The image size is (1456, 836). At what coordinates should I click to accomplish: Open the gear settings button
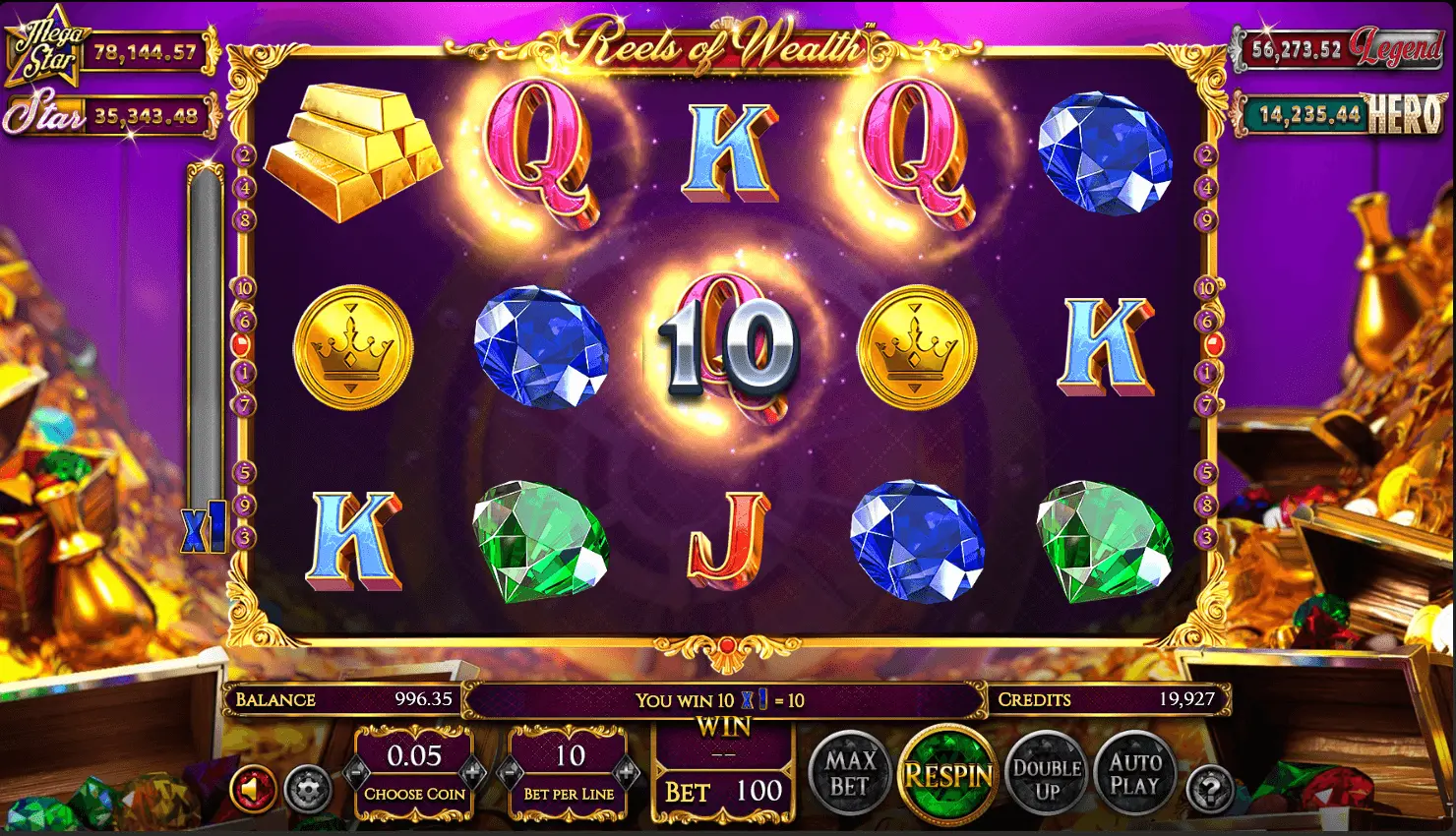click(x=306, y=789)
